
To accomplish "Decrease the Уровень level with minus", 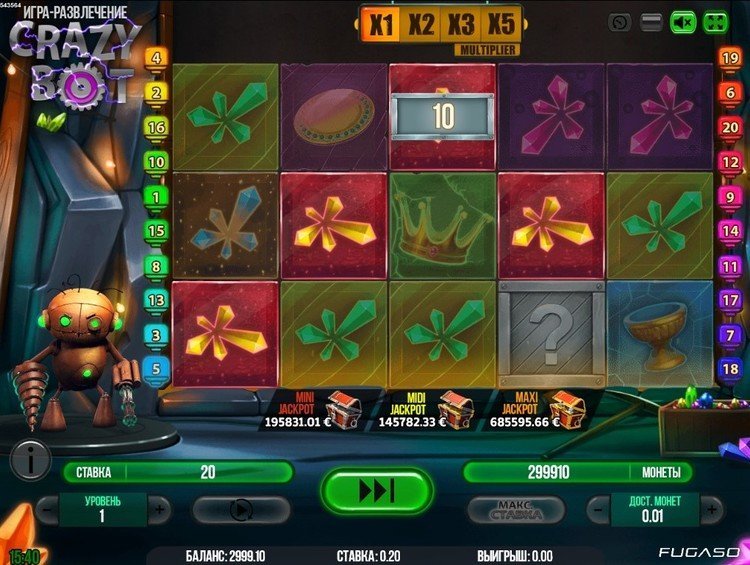I will coord(47,508).
